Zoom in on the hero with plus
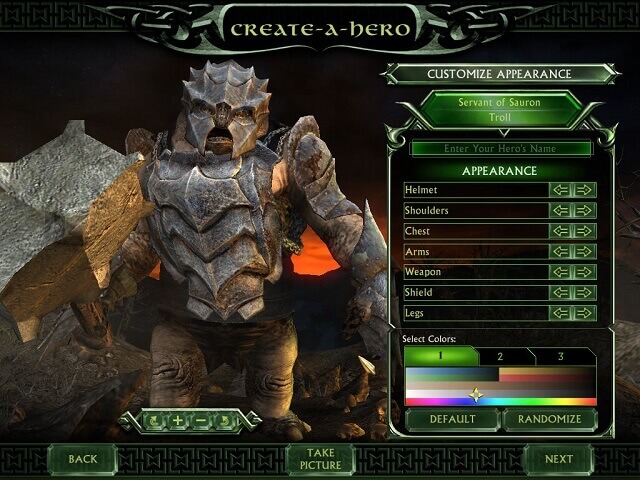The width and height of the screenshot is (640, 480). click(x=178, y=420)
